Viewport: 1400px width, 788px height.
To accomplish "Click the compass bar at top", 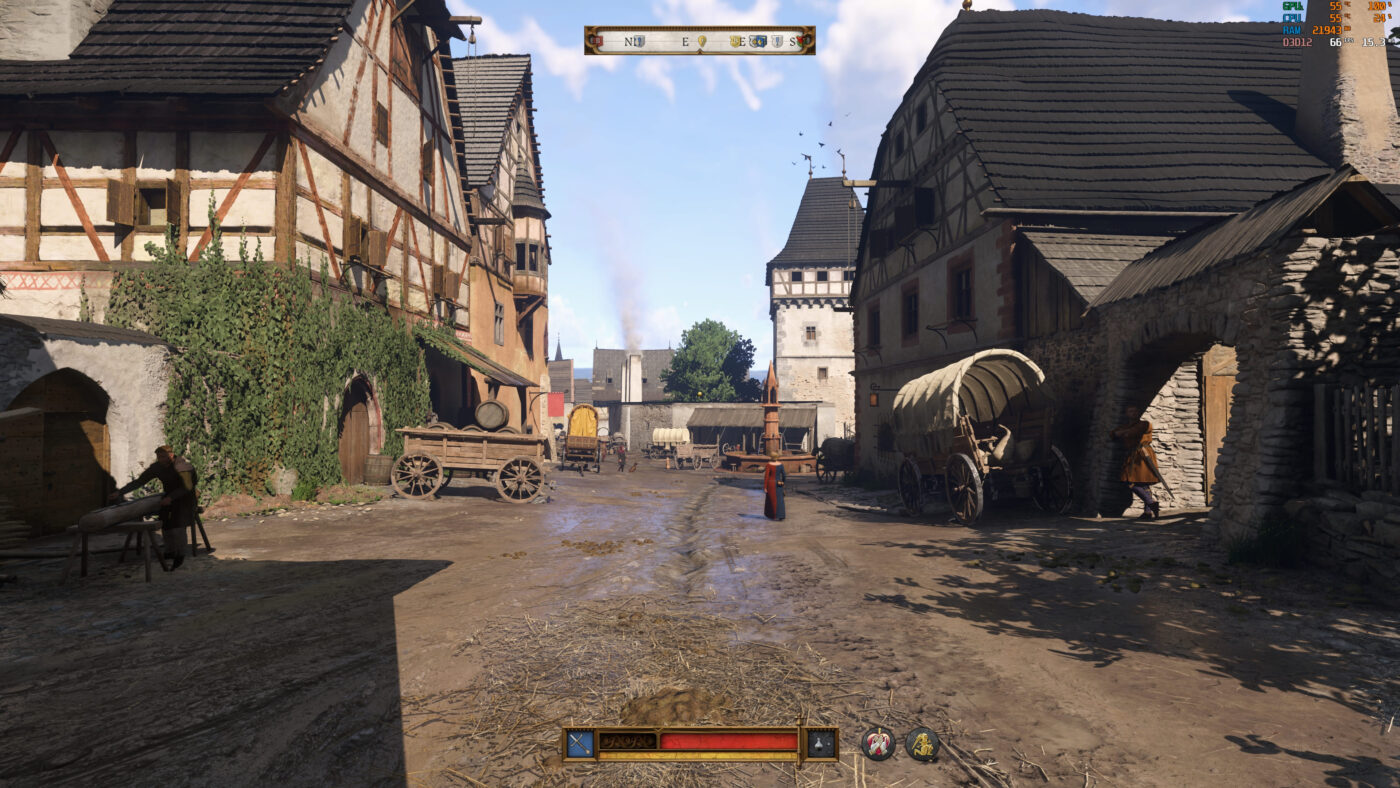I will point(699,41).
